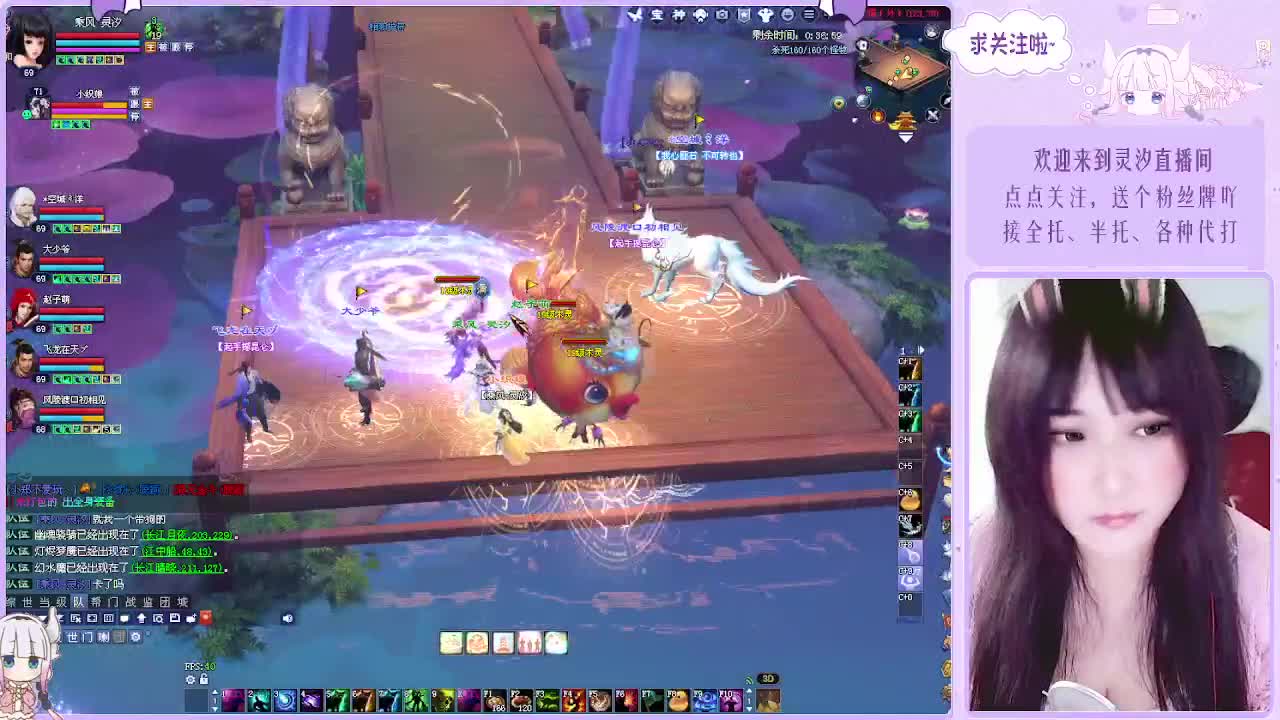Screen dimensions: 1280x720
Task: Open the hamburger main menu icon top right
Action: click(809, 15)
